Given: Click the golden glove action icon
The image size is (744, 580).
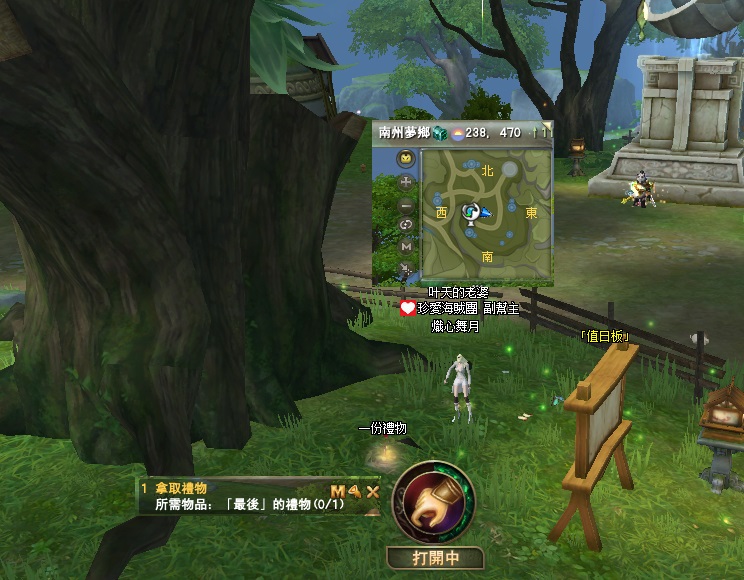Looking at the screenshot, I should (x=433, y=502).
